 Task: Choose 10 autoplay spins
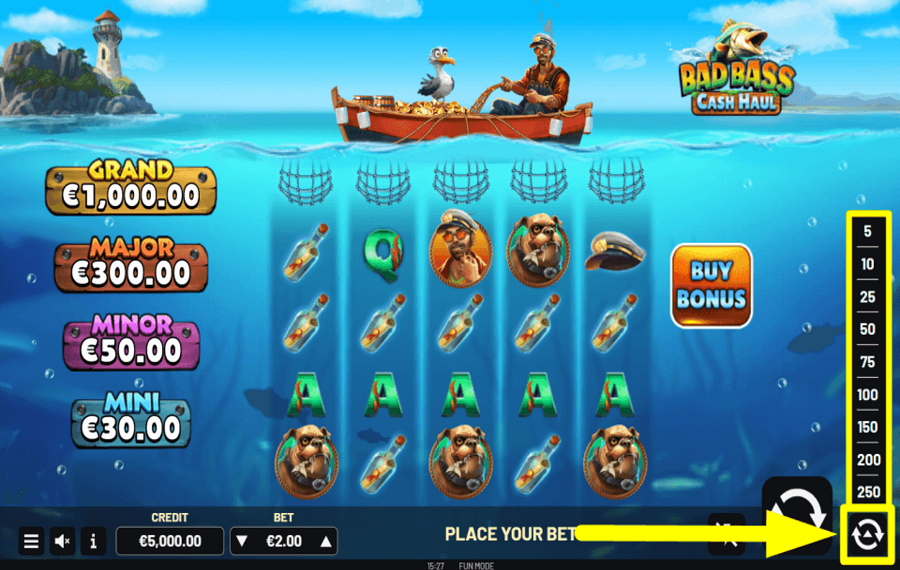point(867,264)
